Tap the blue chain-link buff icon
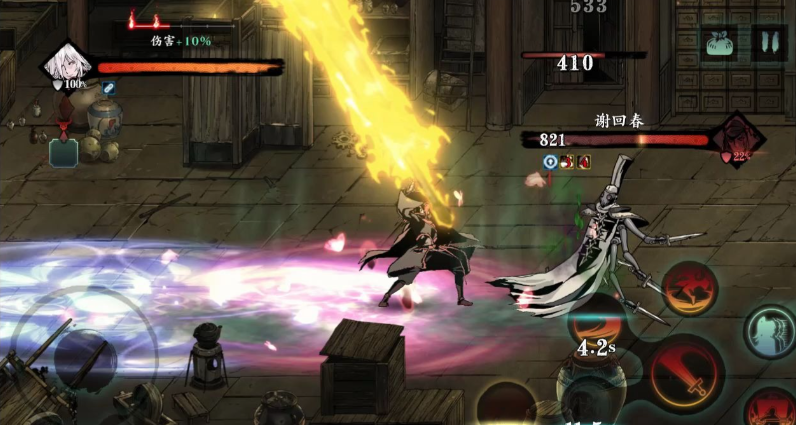 (x=108, y=89)
